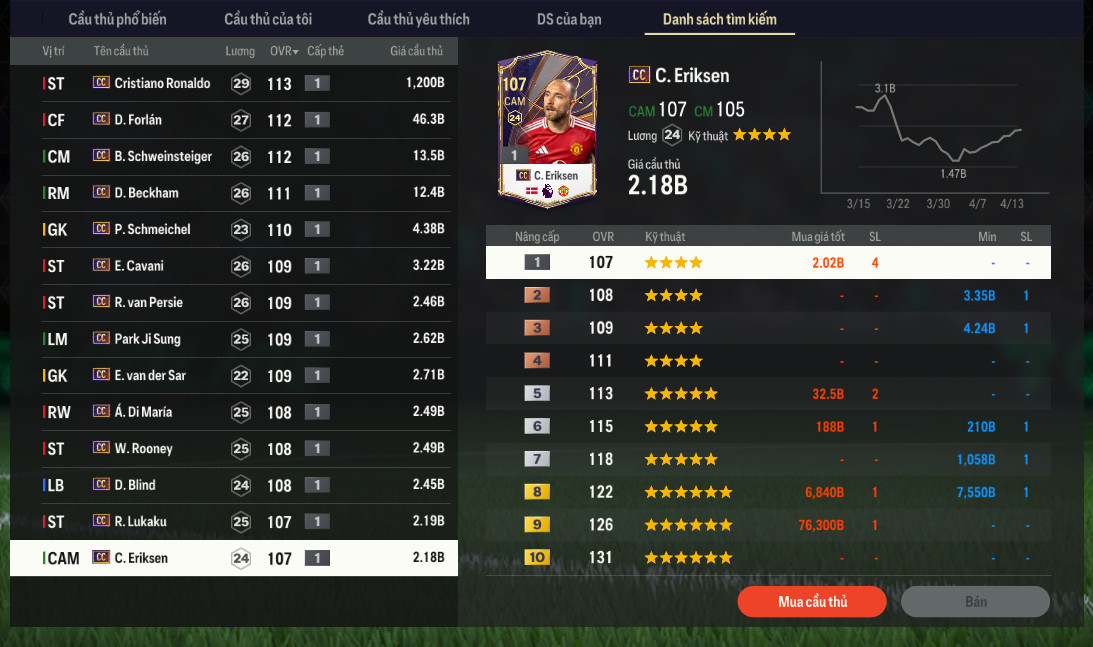Image resolution: width=1093 pixels, height=647 pixels.
Task: Click the grey Bán button
Action: [x=975, y=601]
